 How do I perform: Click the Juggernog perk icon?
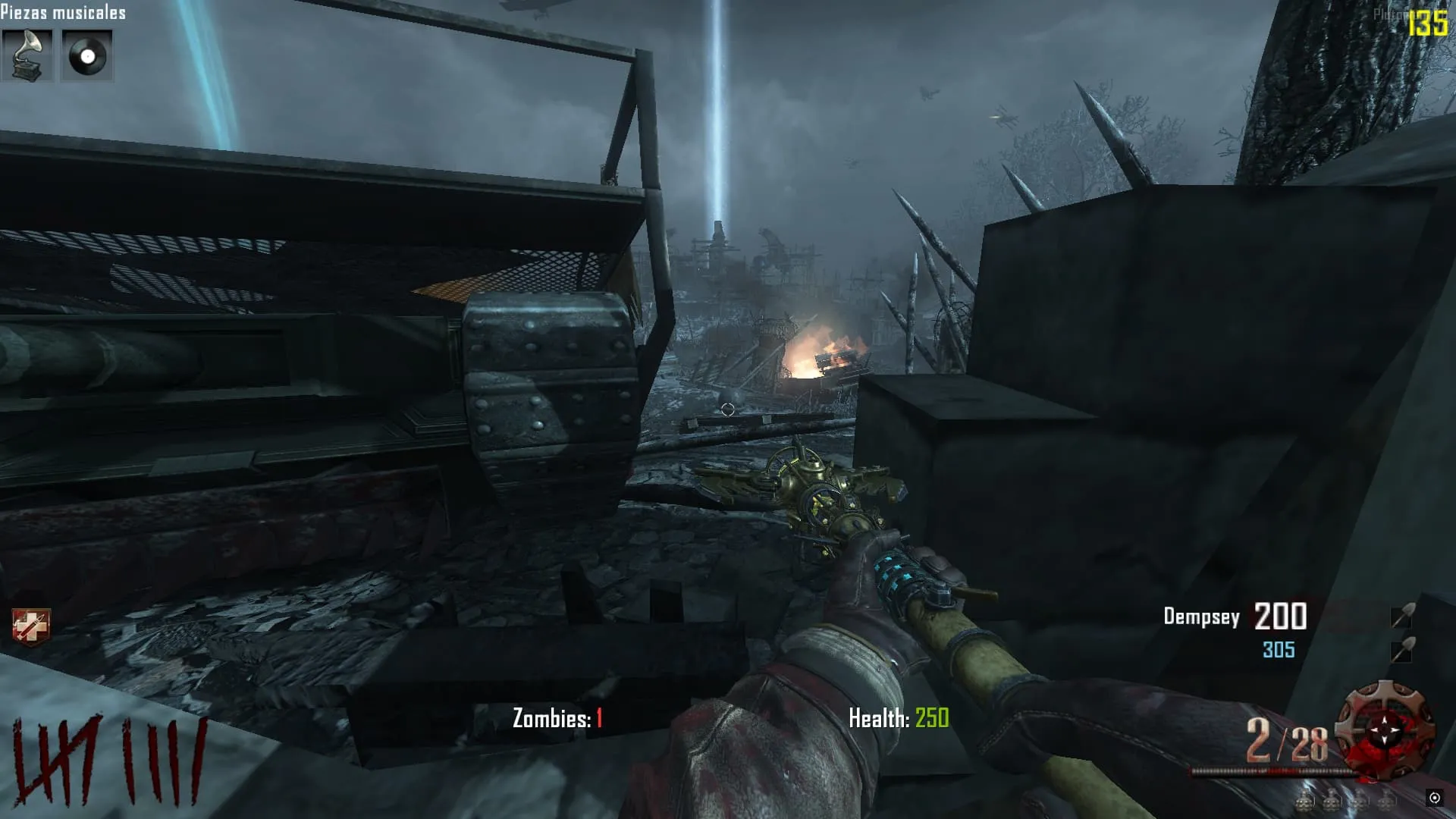click(x=31, y=627)
